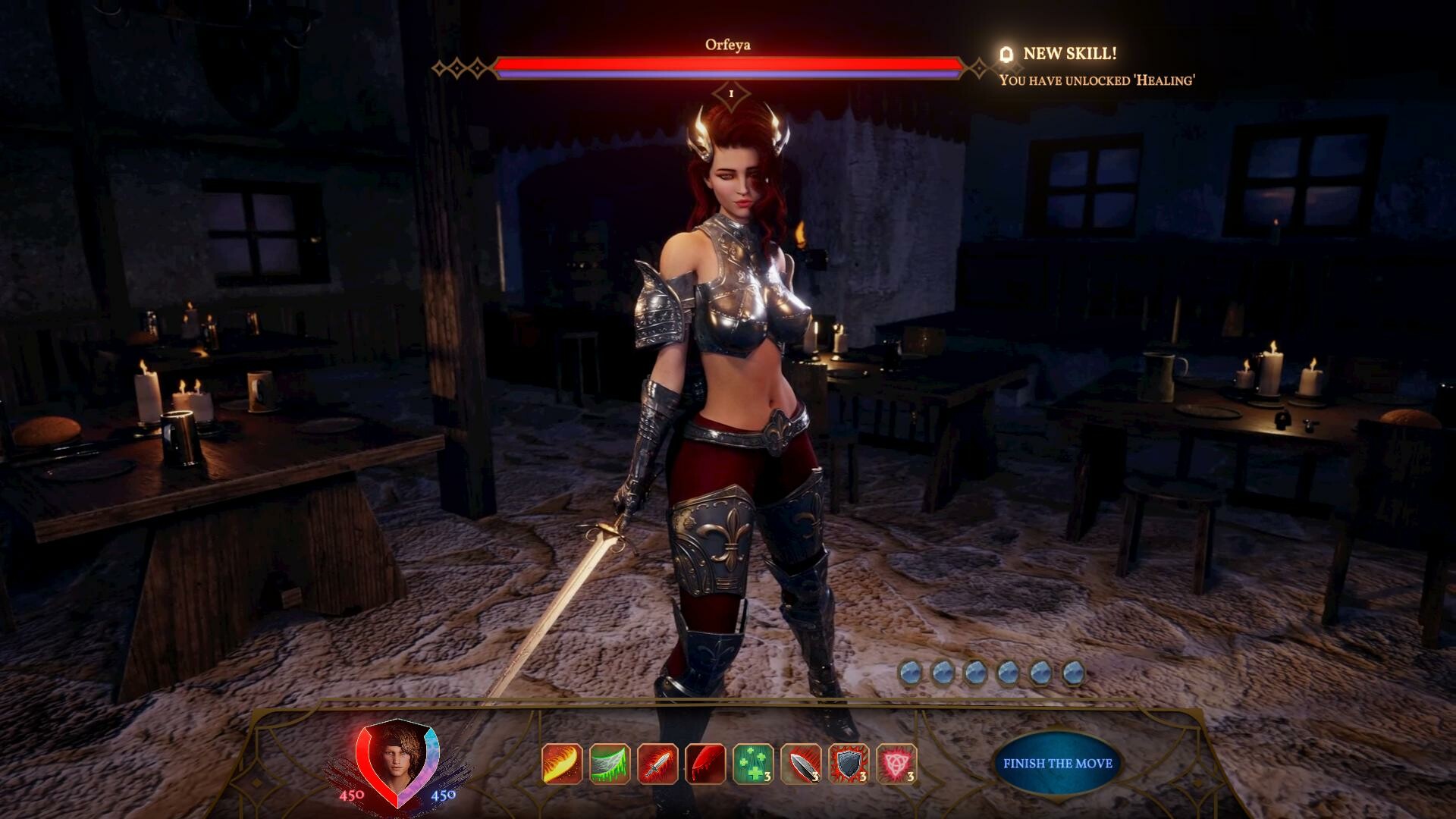Viewport: 1456px width, 819px height.
Task: Click the level marker below Orfeya's bar
Action: point(730,95)
